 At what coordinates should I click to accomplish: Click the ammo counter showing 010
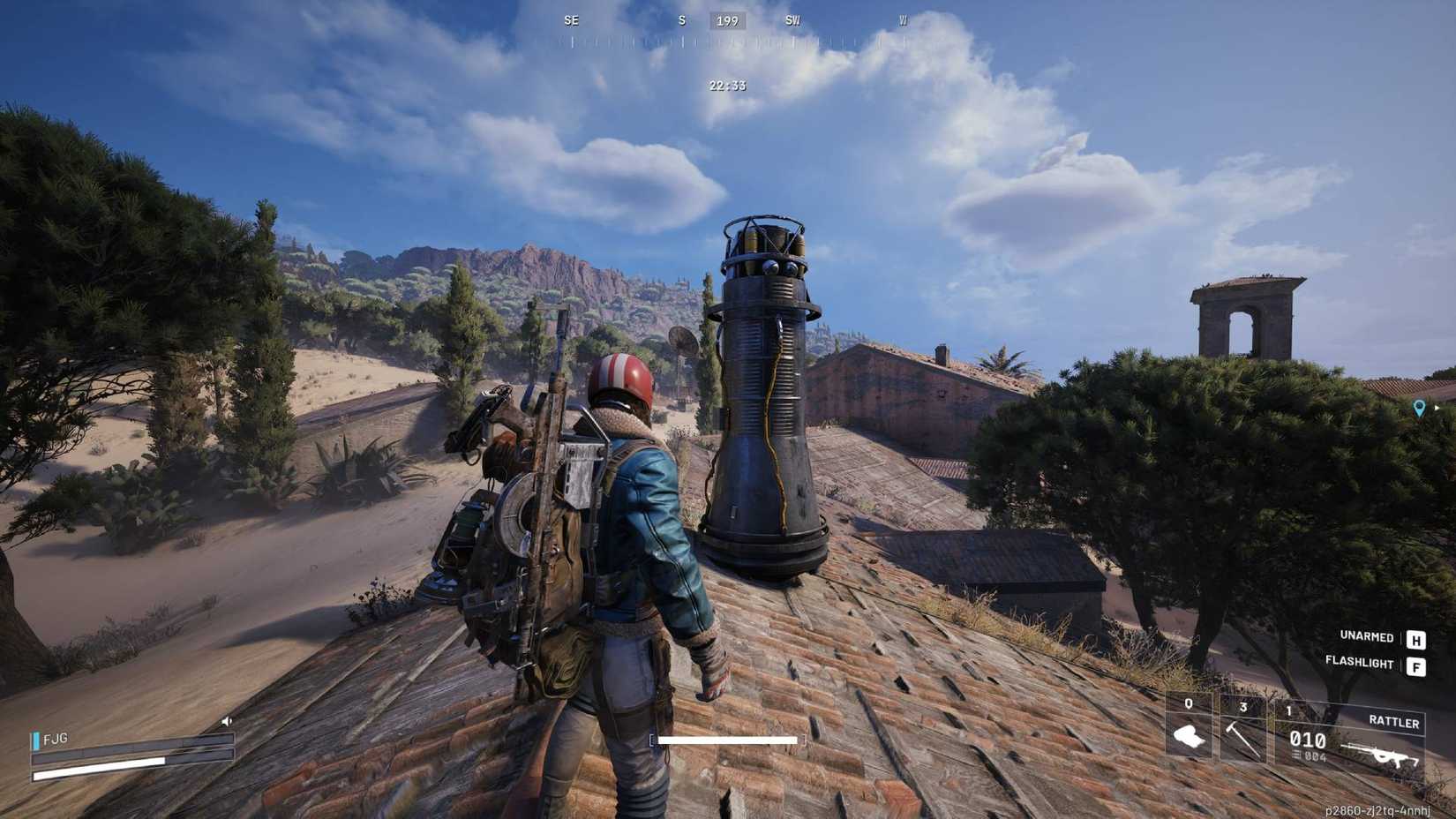tap(1308, 740)
